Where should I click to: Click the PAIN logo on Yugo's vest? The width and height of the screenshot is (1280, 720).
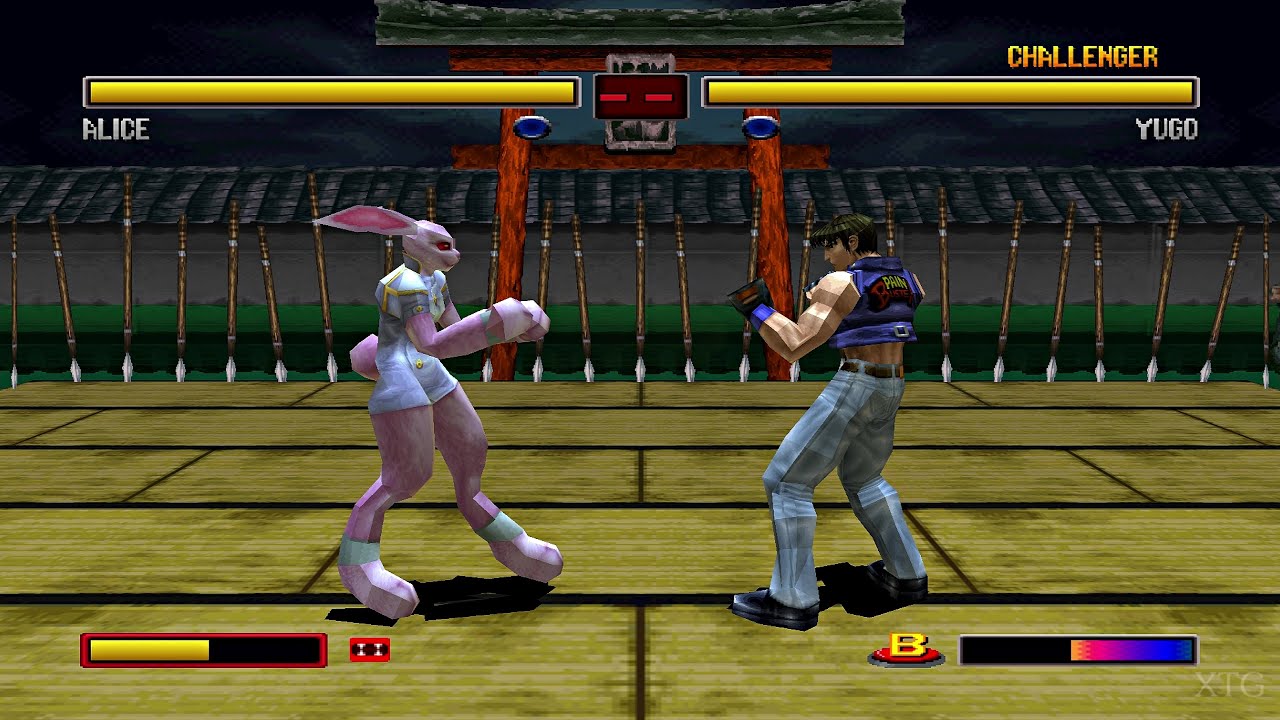pyautogui.click(x=891, y=288)
